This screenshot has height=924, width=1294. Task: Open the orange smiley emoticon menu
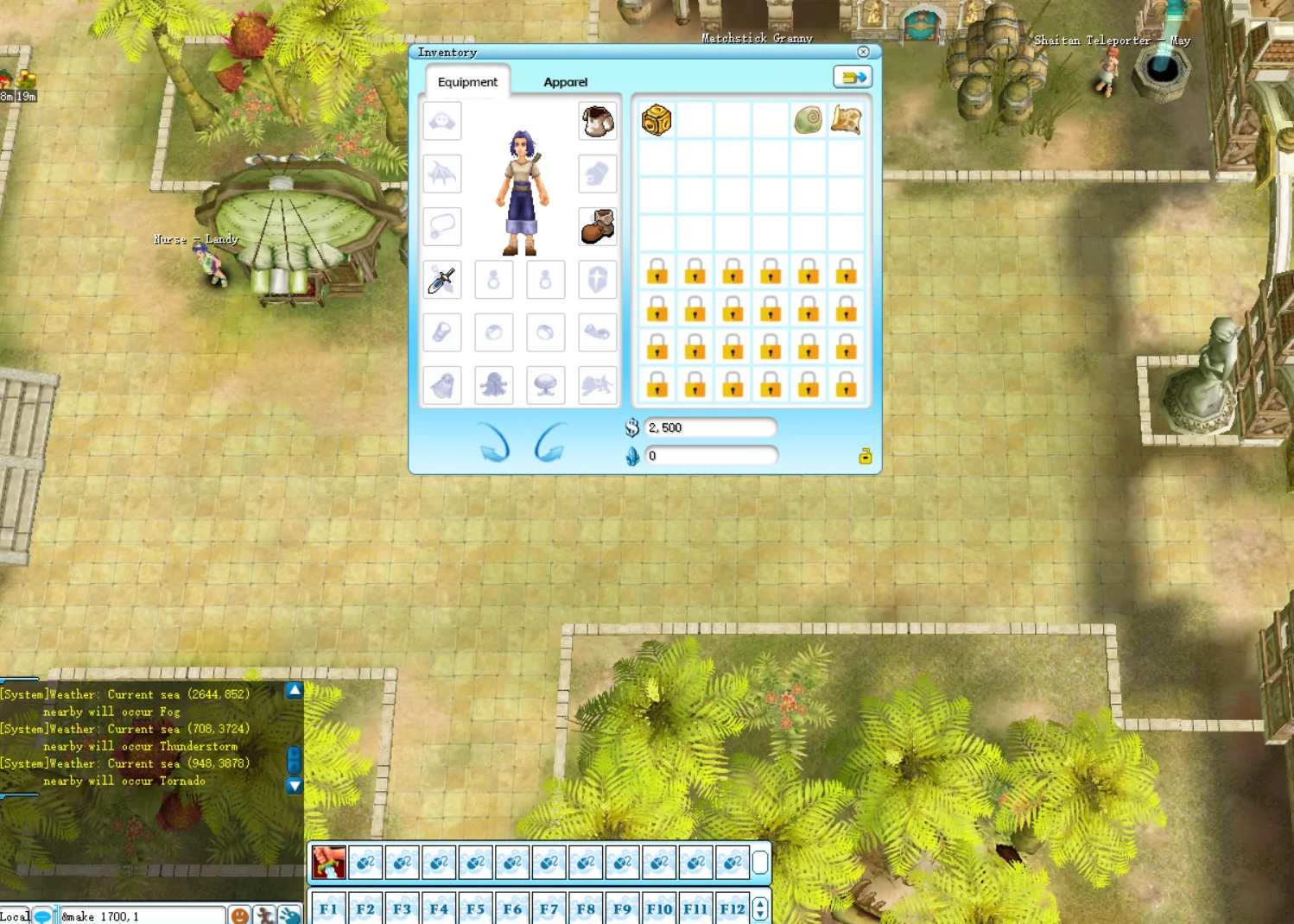coord(240,915)
